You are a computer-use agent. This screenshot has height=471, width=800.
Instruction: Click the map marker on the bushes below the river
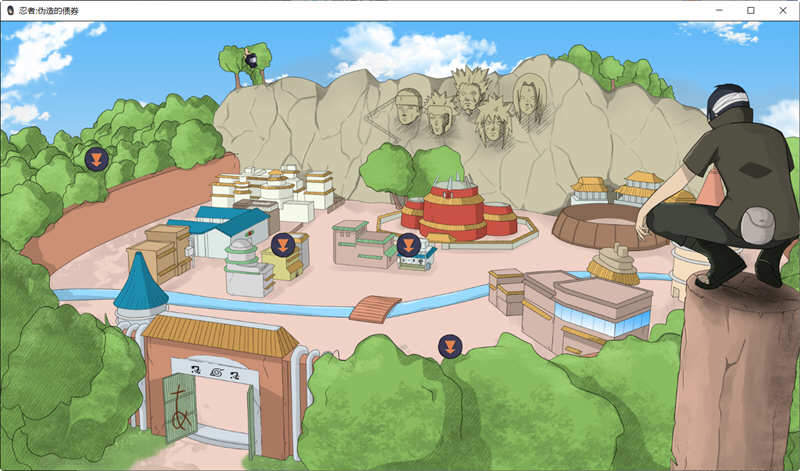(450, 347)
